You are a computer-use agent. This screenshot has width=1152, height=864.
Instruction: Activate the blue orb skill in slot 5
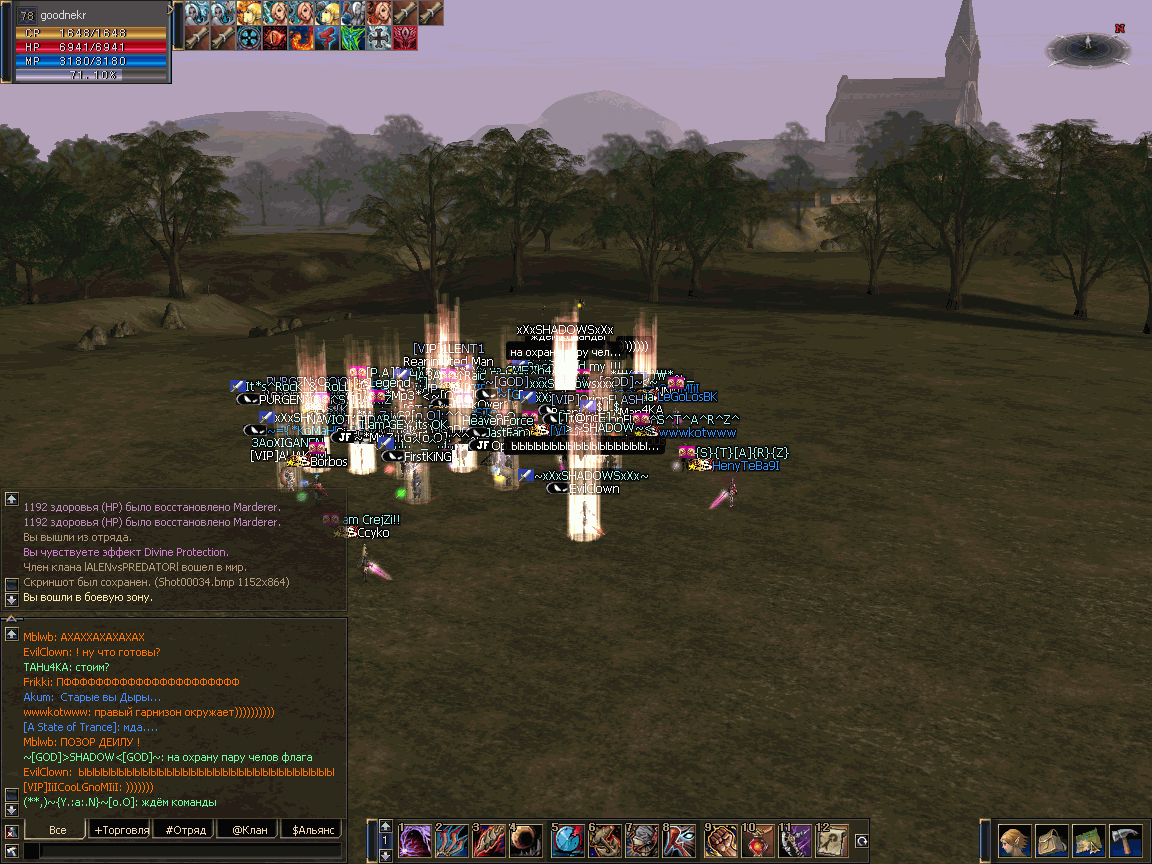point(568,839)
